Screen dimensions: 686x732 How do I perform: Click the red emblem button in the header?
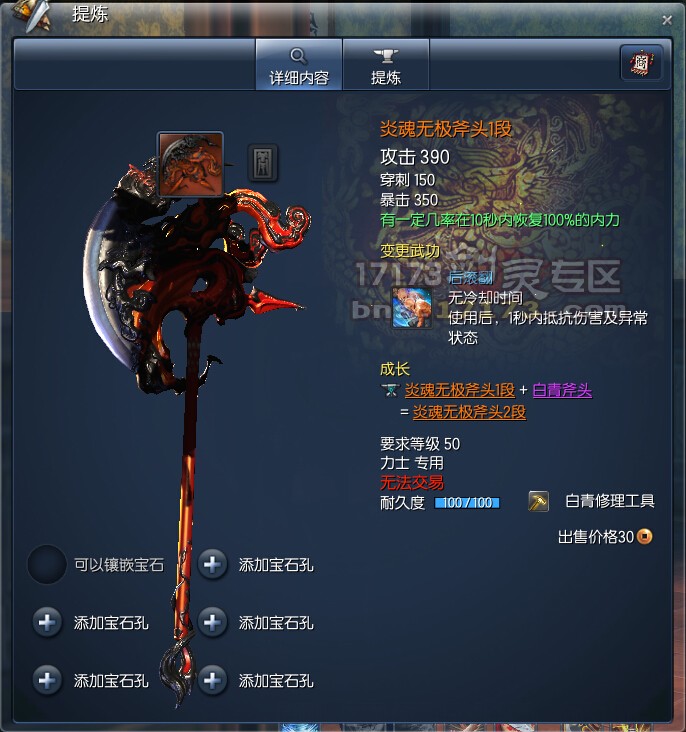pos(641,64)
